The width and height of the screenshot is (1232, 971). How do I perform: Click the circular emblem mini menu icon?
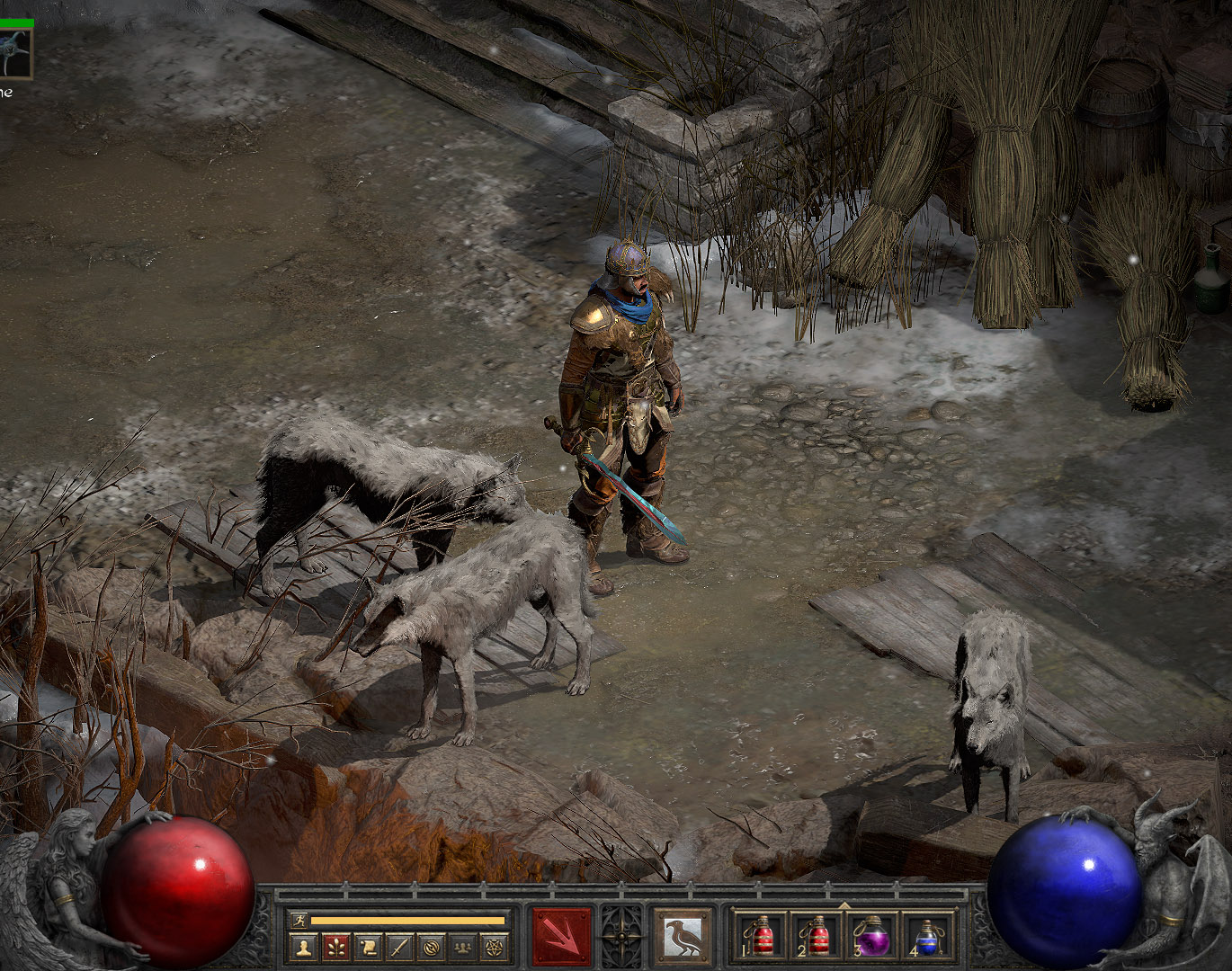click(432, 946)
